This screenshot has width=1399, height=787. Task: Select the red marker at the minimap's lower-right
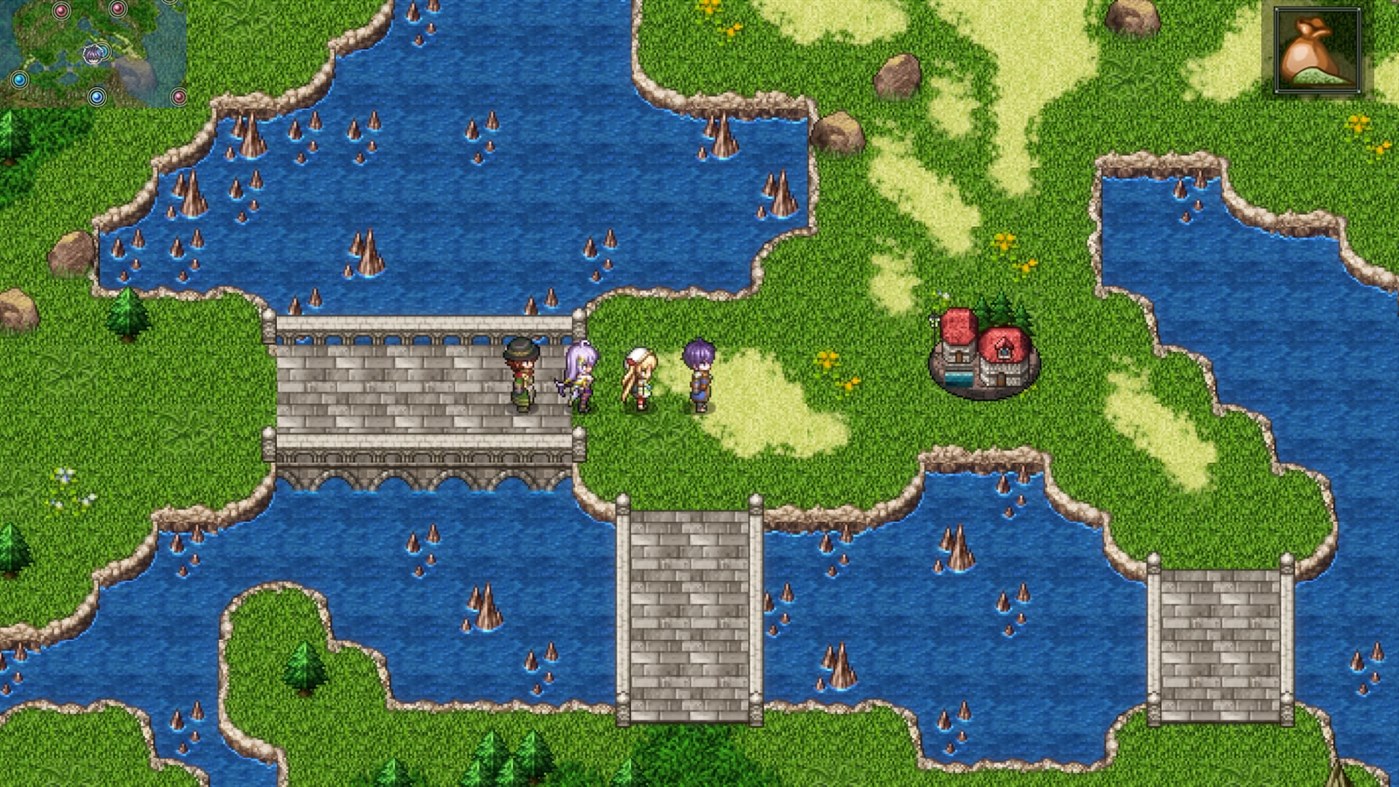(179, 96)
